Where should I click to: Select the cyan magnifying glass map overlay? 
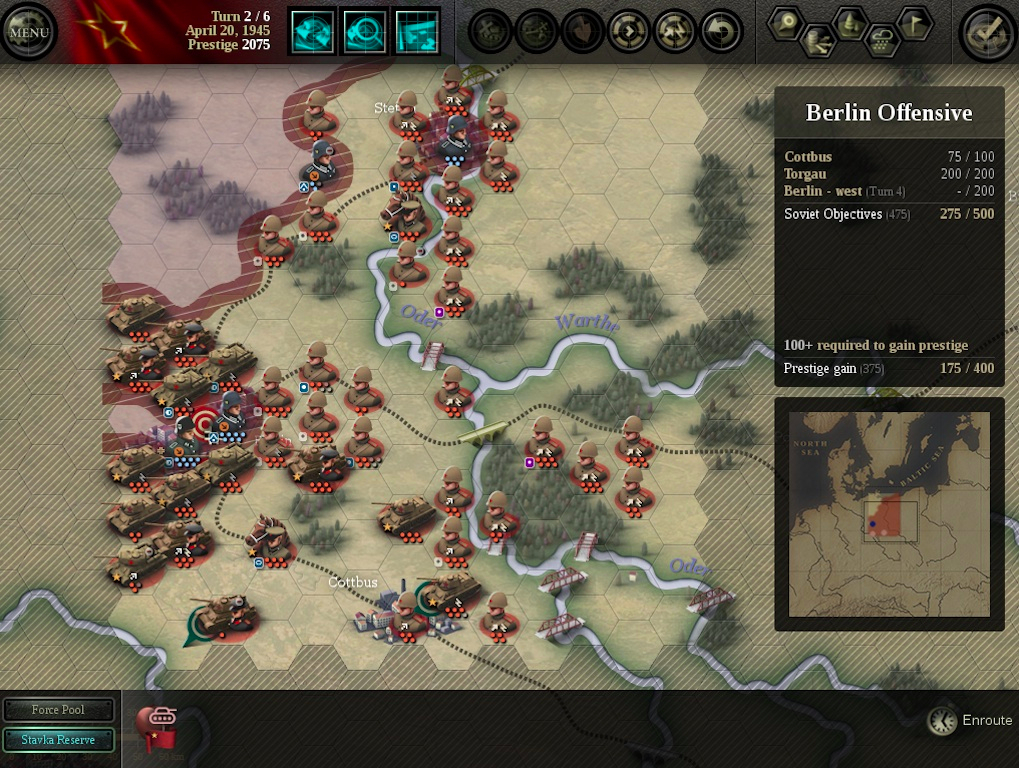(x=365, y=32)
